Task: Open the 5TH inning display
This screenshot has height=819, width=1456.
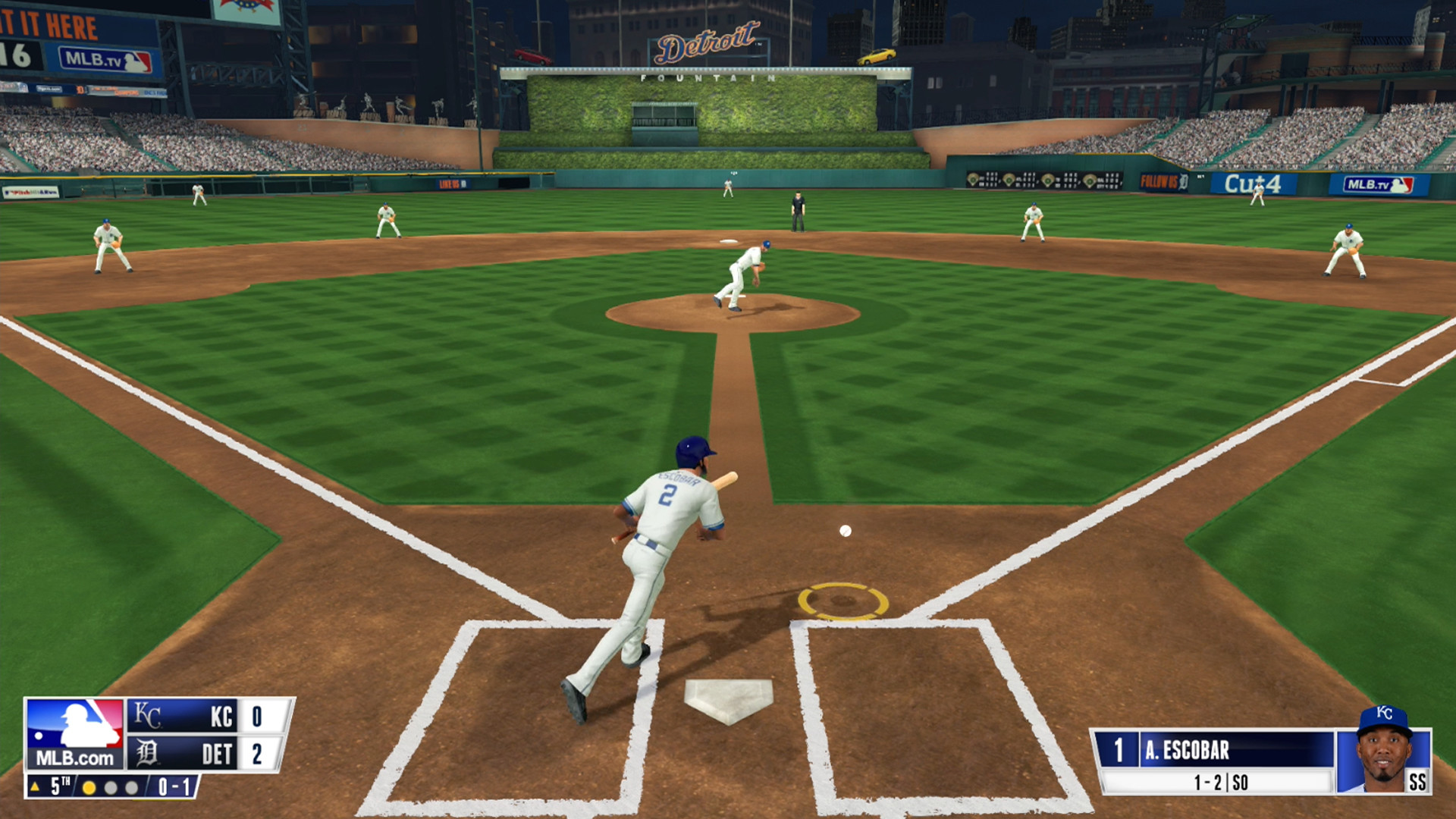Action: (58, 786)
